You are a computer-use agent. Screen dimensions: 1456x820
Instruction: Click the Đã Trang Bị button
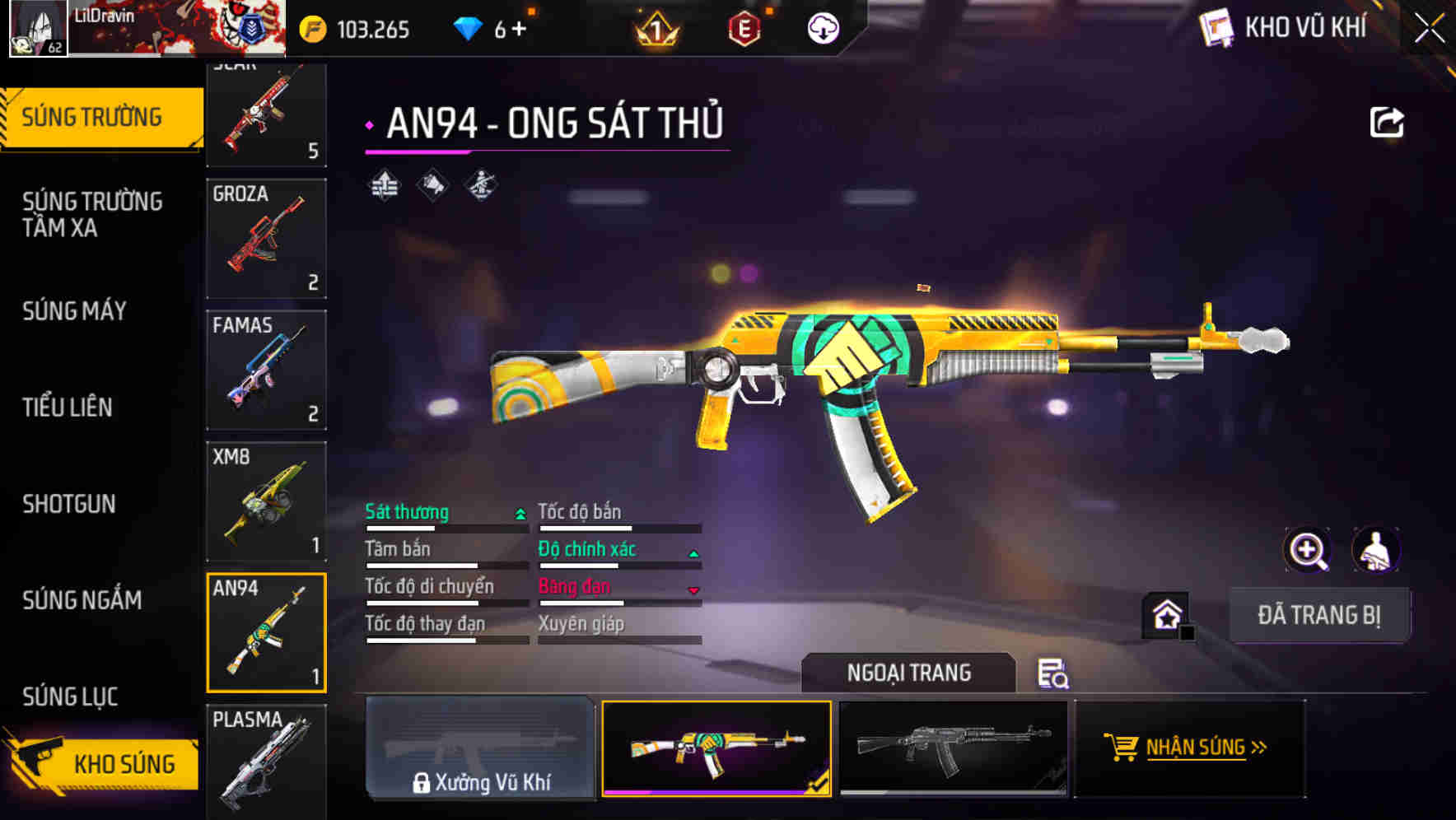pyautogui.click(x=1318, y=615)
